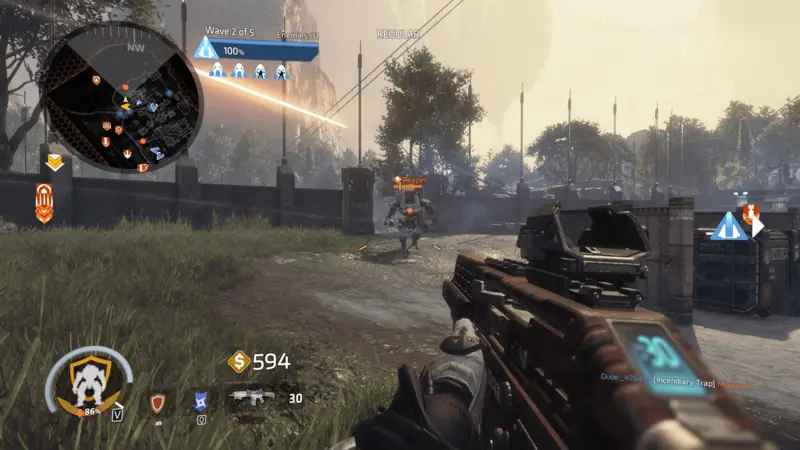This screenshot has height=450, width=800.
Task: Click the blue Harvester objective waypoint marker
Action: (x=727, y=227)
